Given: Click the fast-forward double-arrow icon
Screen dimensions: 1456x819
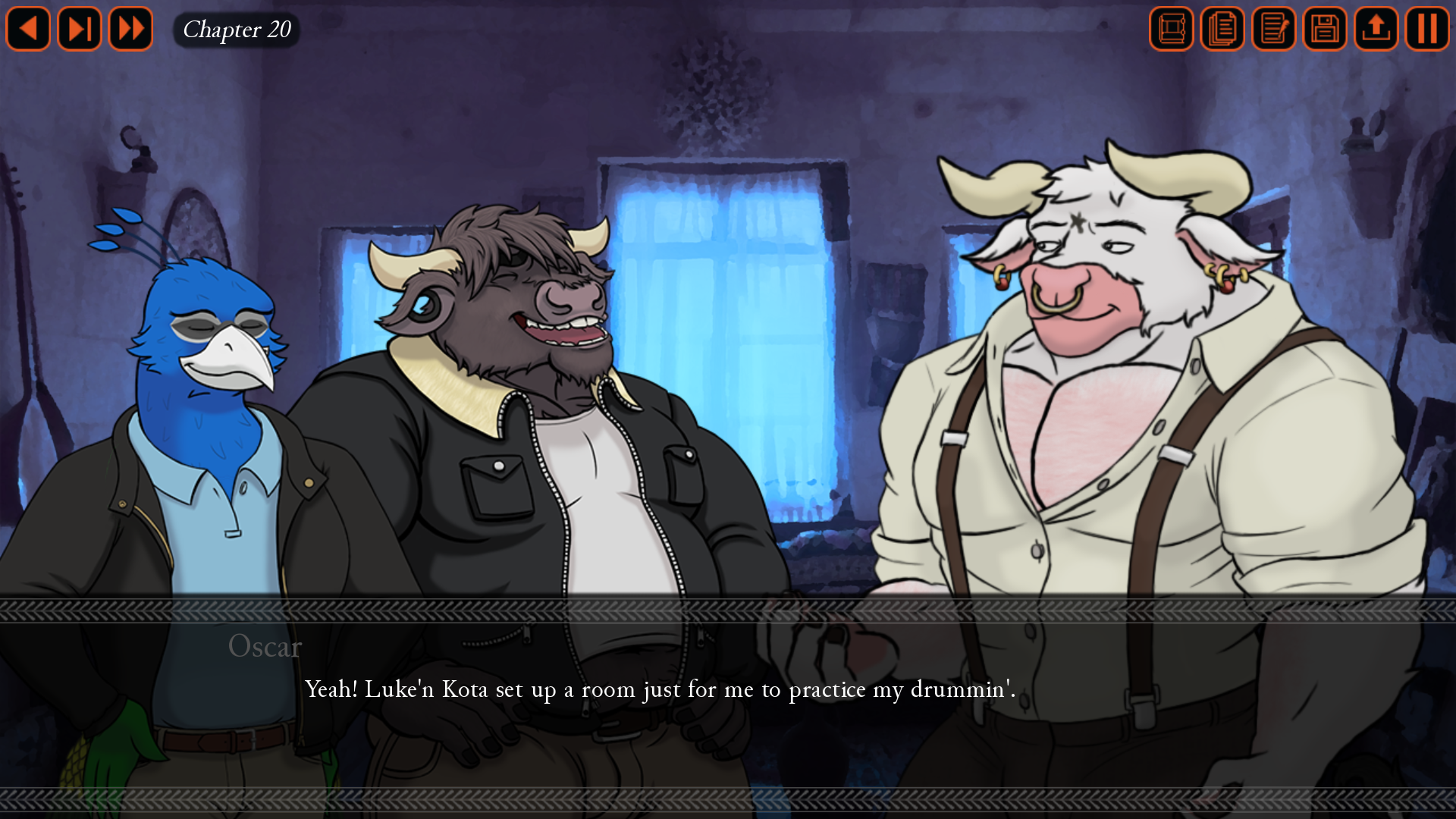Looking at the screenshot, I should point(130,29).
